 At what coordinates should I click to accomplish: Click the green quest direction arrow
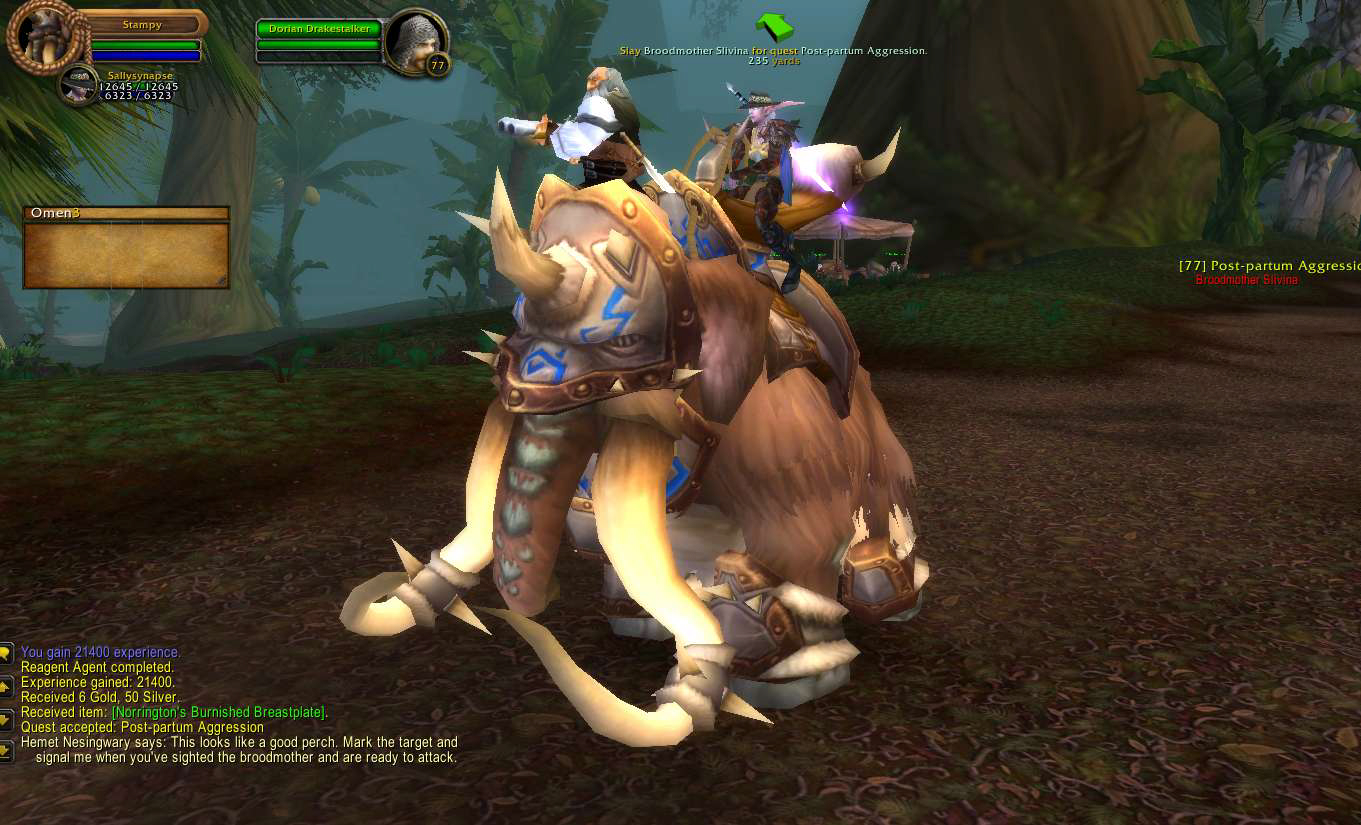coord(772,27)
